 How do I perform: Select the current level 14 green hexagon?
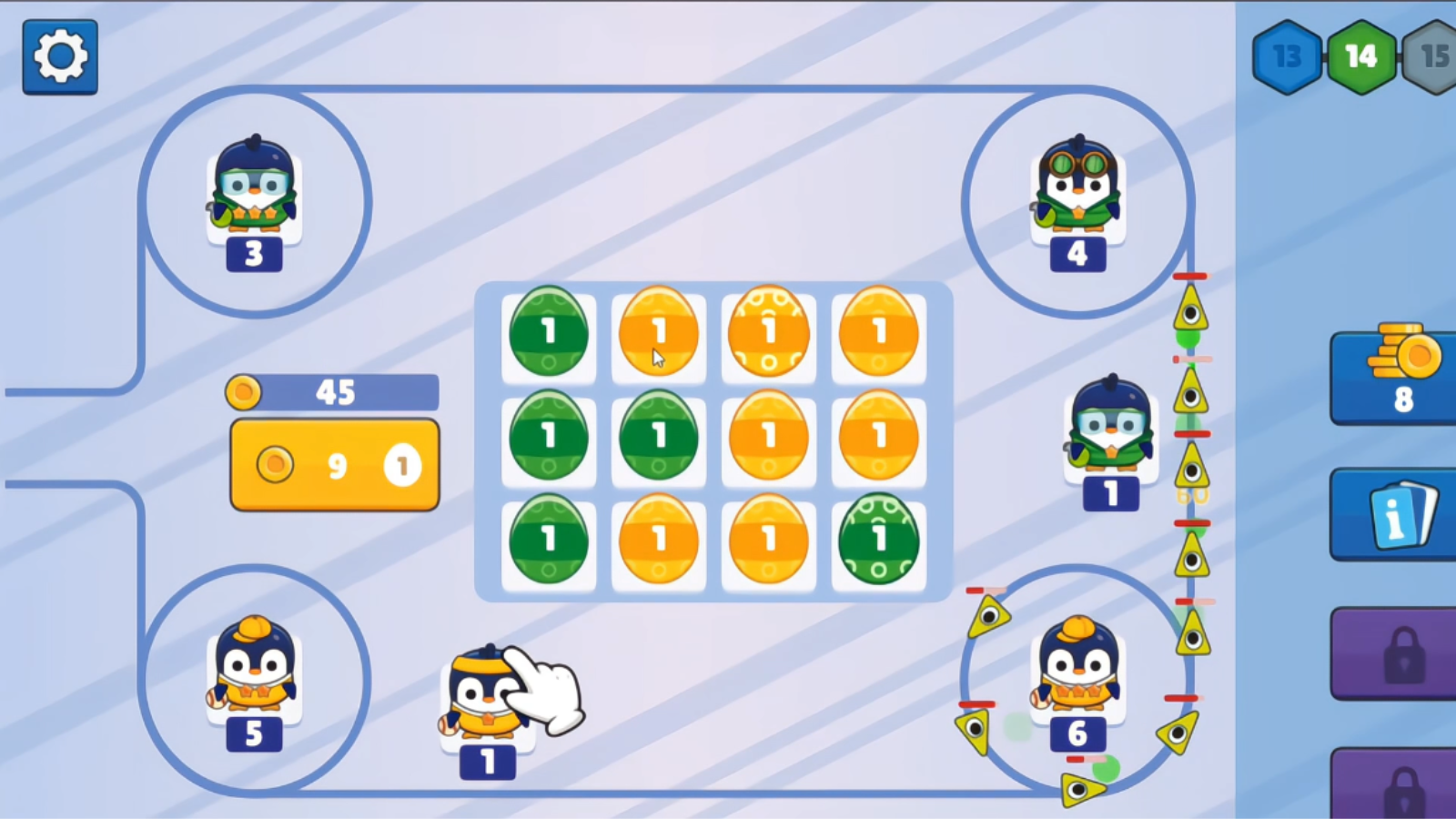point(1361,55)
